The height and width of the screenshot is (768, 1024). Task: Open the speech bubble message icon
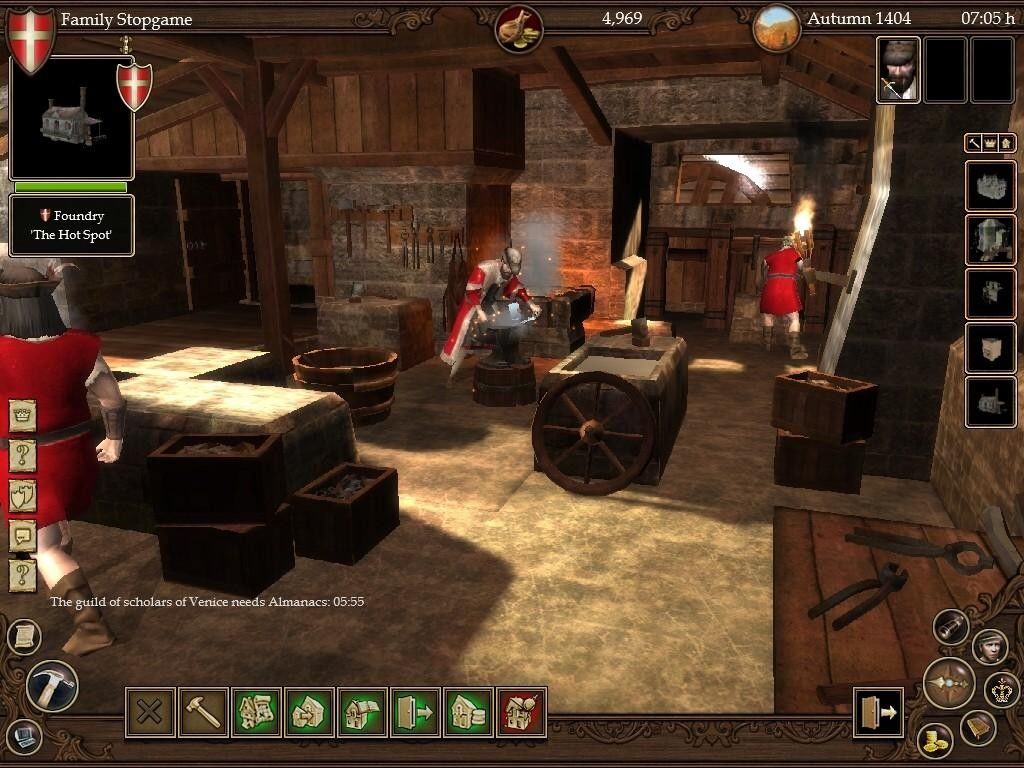[22, 535]
